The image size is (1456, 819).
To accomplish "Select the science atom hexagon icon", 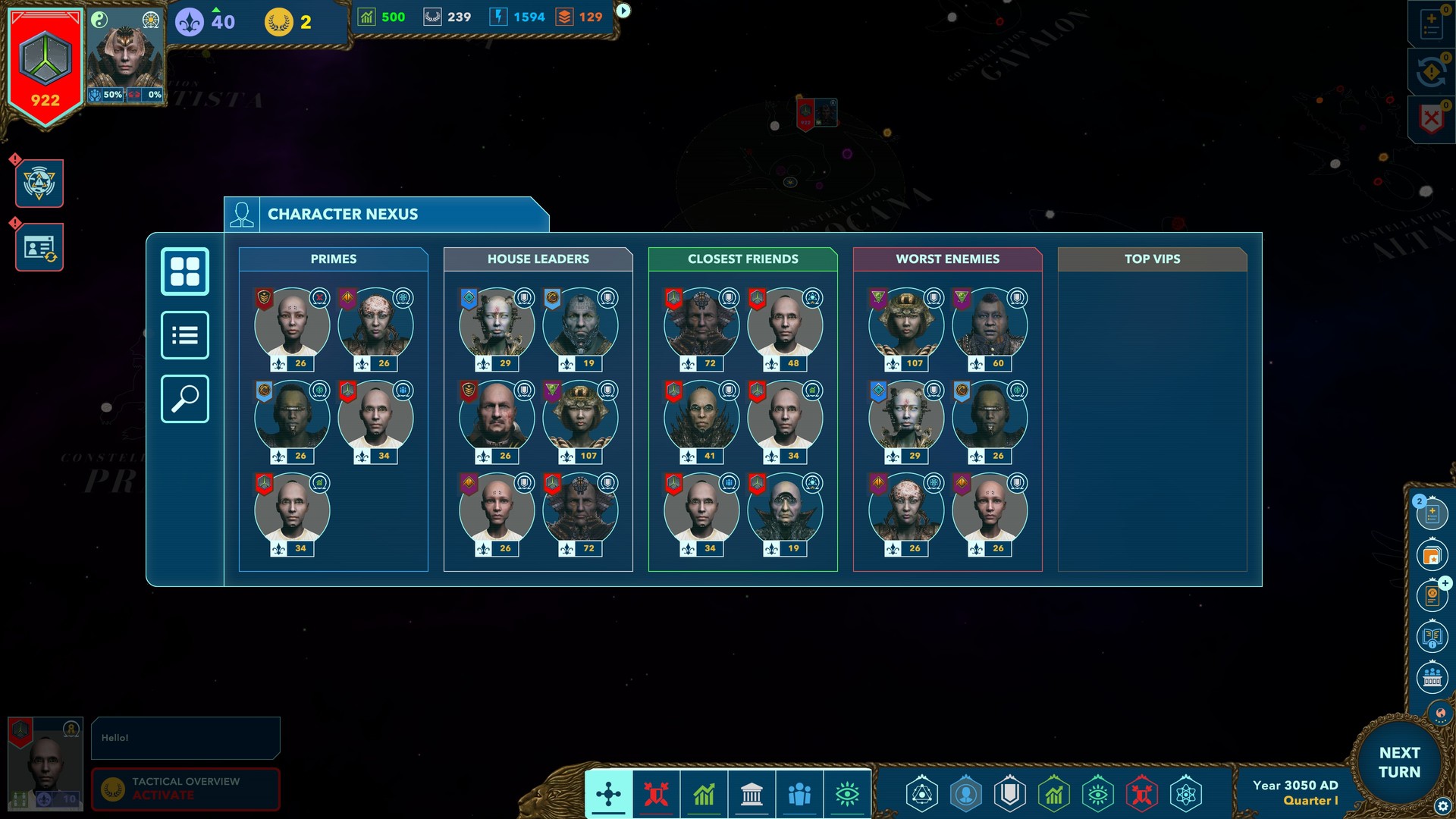I will click(1184, 795).
